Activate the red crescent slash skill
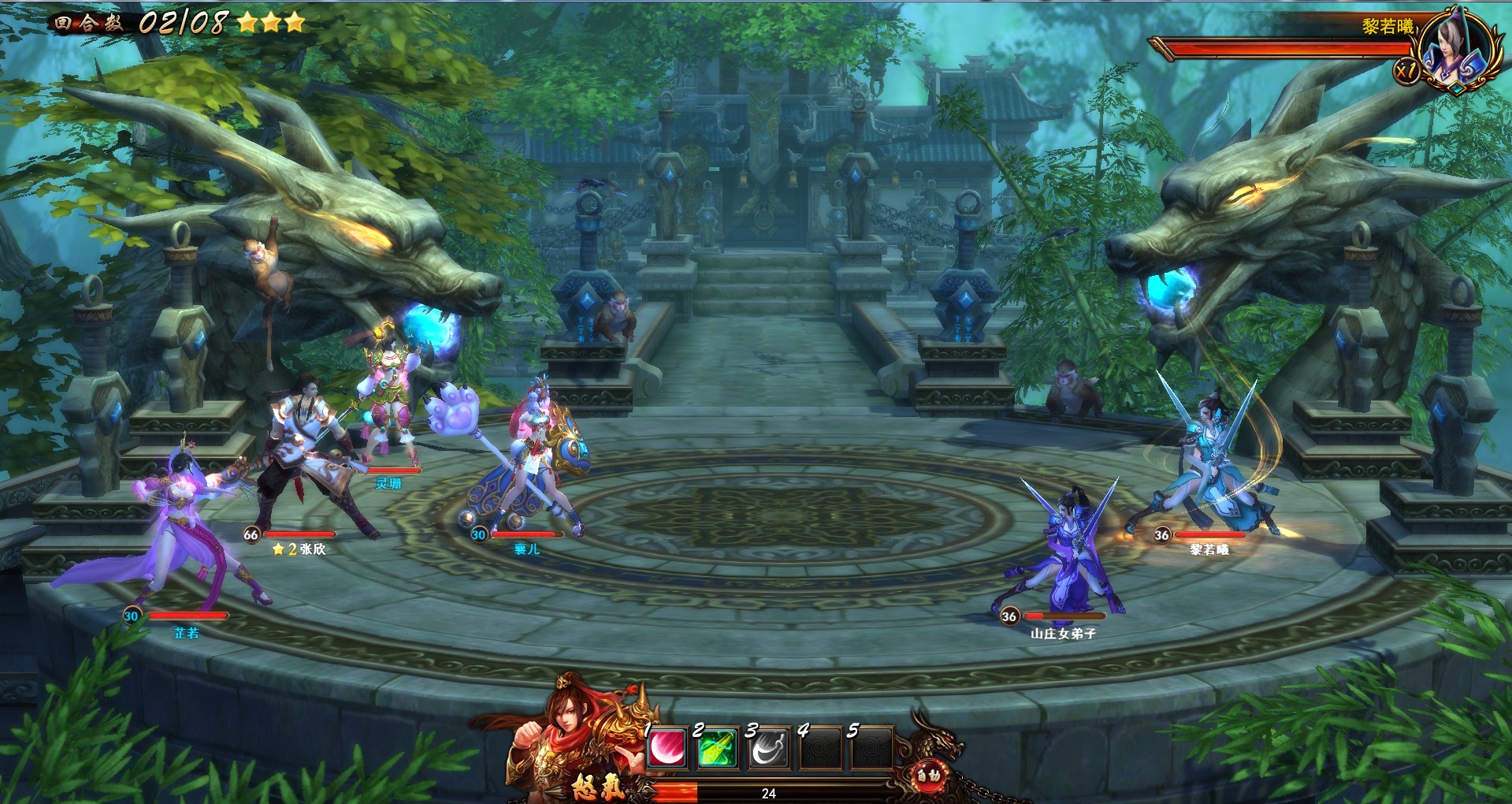This screenshot has width=1512, height=804. pyautogui.click(x=667, y=748)
